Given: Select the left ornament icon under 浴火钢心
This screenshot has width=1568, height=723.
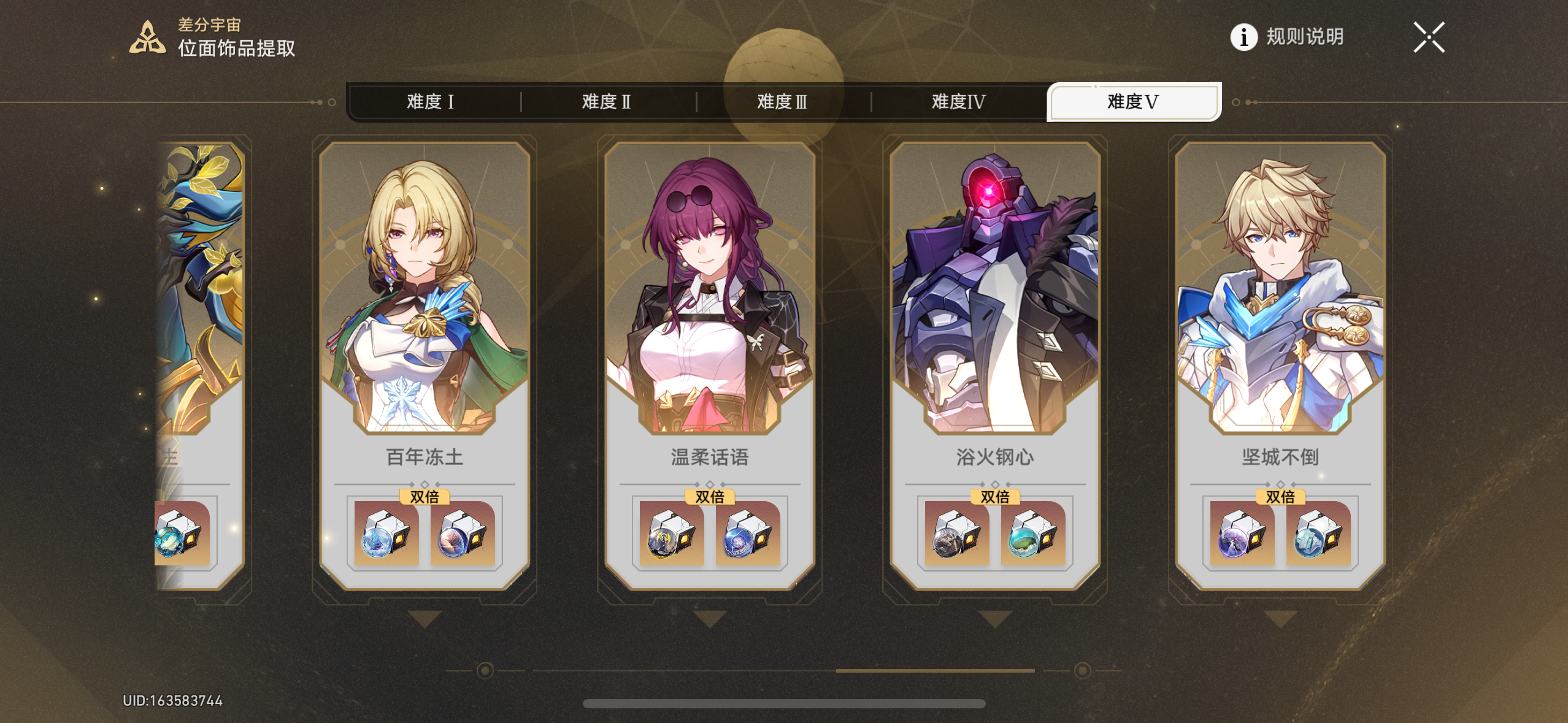Looking at the screenshot, I should [956, 535].
